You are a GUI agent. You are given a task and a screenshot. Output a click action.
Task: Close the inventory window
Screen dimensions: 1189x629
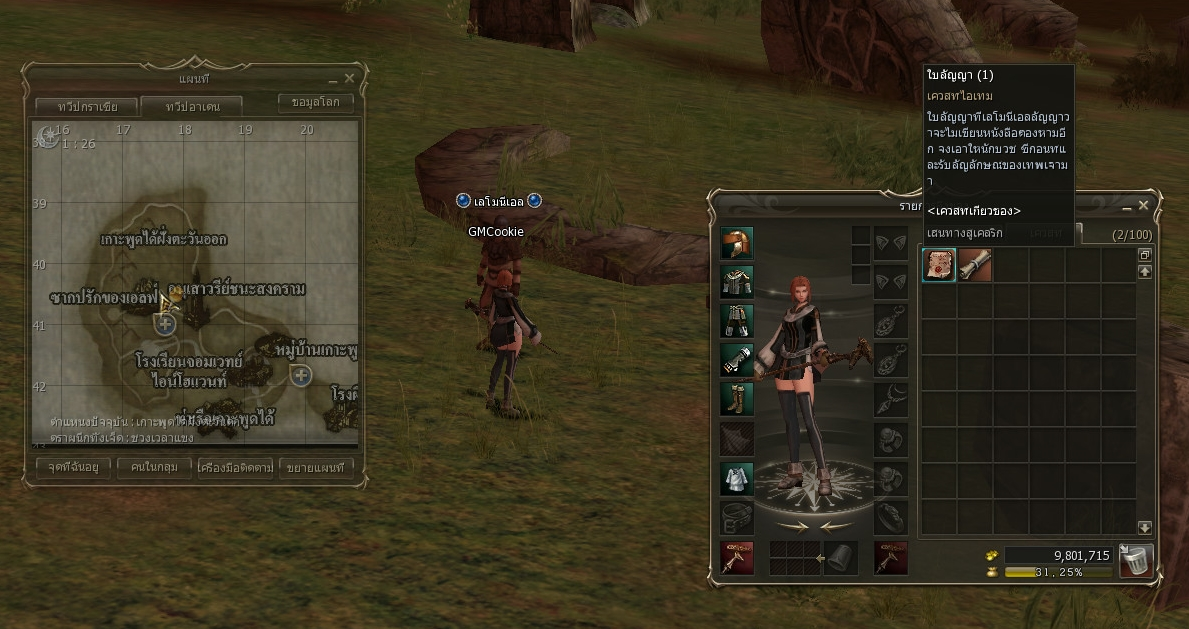click(1143, 206)
